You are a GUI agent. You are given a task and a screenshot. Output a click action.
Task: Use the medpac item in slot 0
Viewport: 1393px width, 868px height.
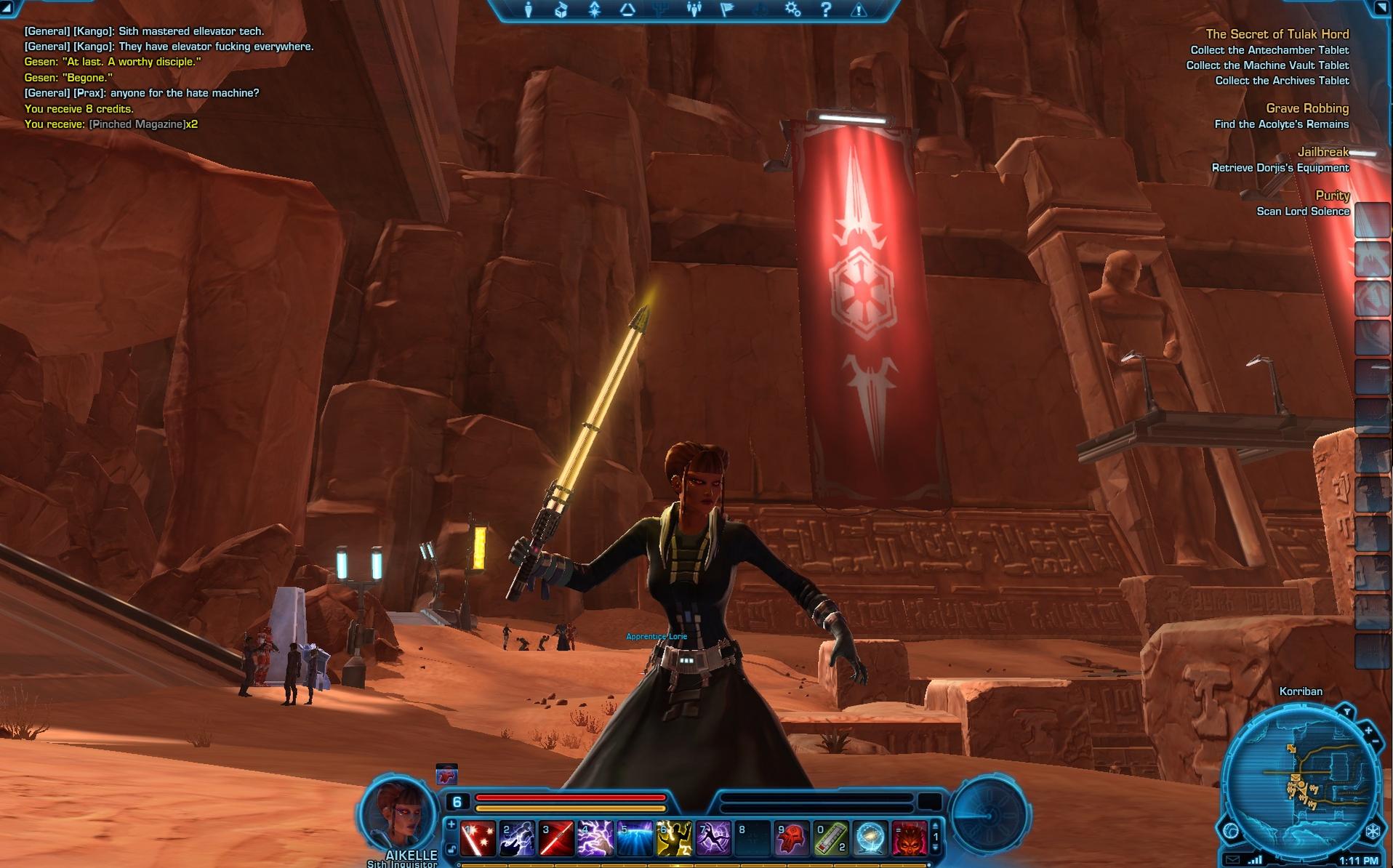coord(831,838)
